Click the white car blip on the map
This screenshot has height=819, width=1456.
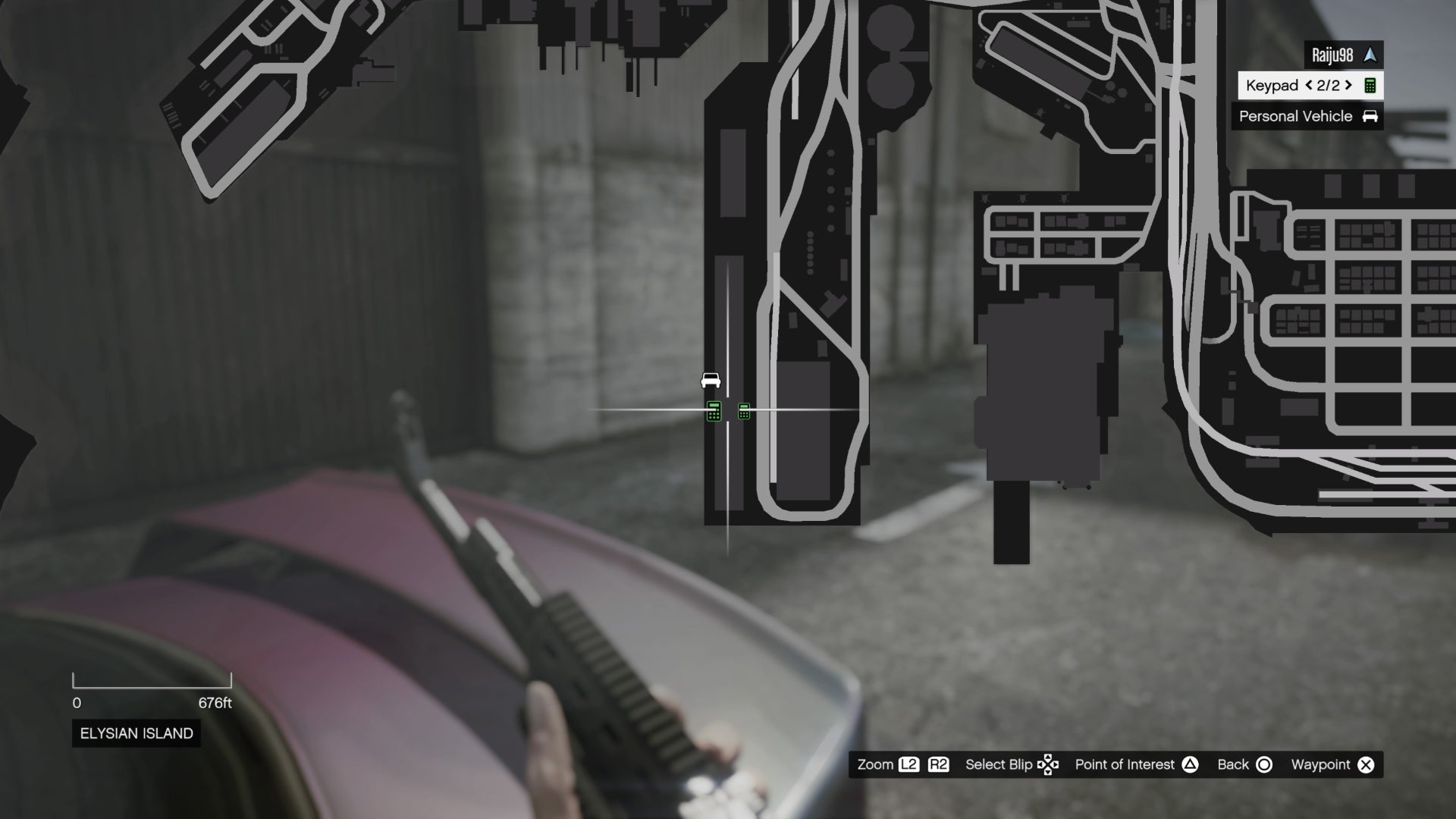tap(709, 381)
